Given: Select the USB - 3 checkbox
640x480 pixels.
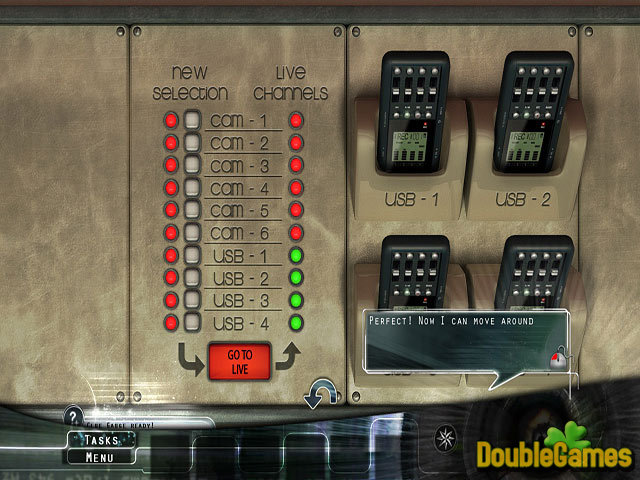Looking at the screenshot, I should 192,300.
